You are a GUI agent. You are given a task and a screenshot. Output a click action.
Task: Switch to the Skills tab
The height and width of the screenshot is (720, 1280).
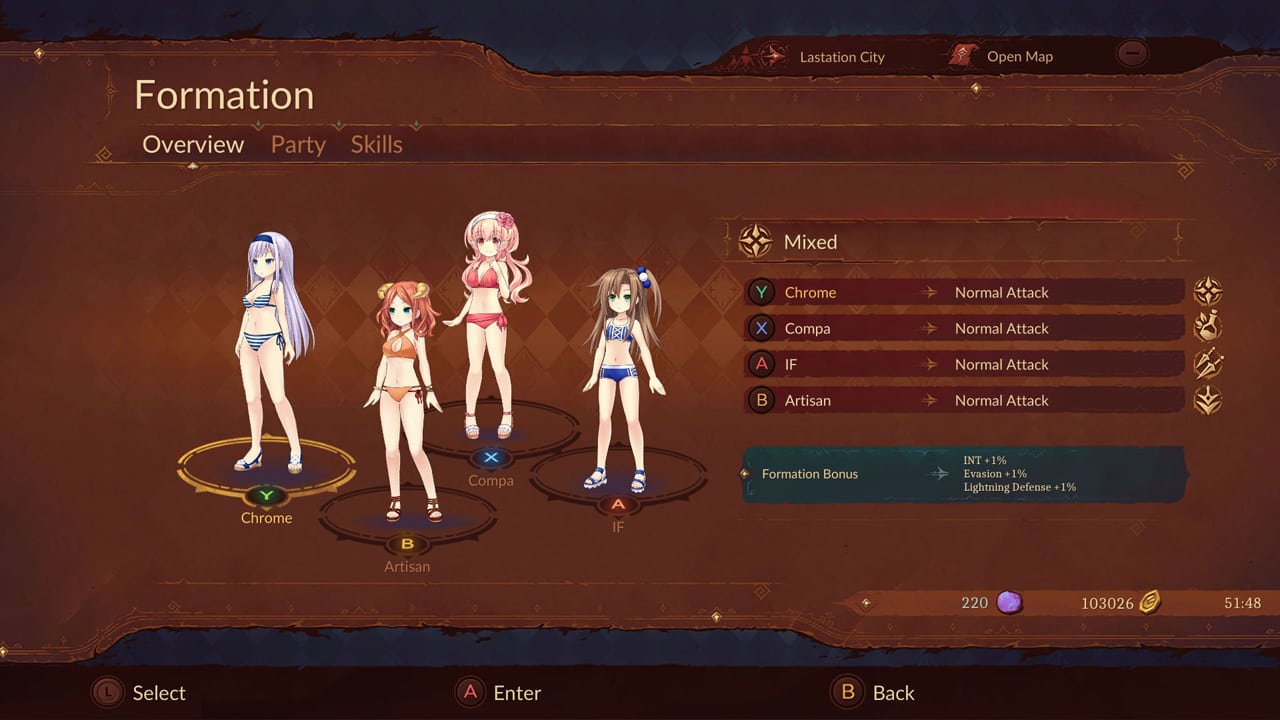376,145
